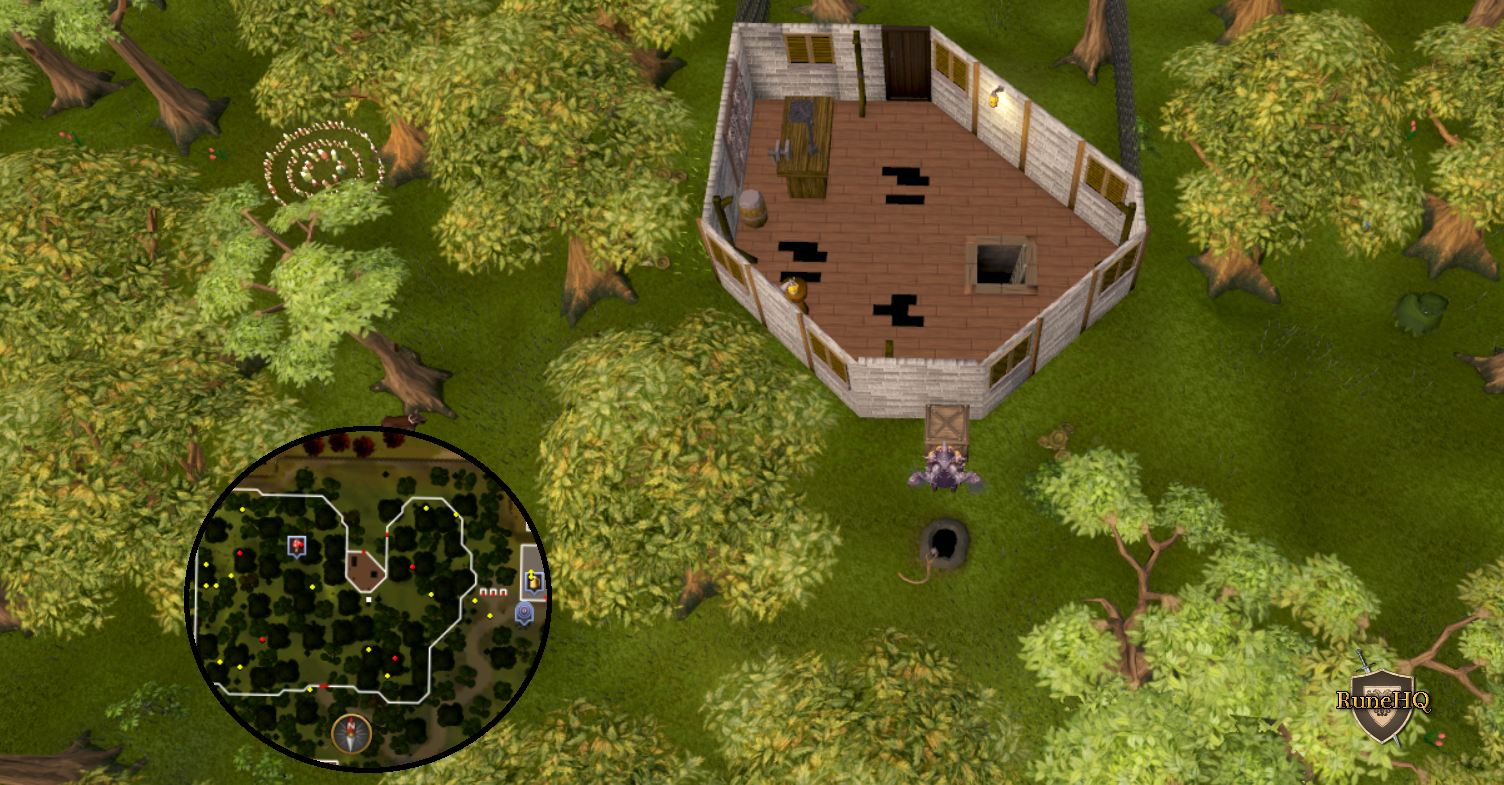Click one of the three red flag markers on the minimap

pyautogui.click(x=491, y=591)
